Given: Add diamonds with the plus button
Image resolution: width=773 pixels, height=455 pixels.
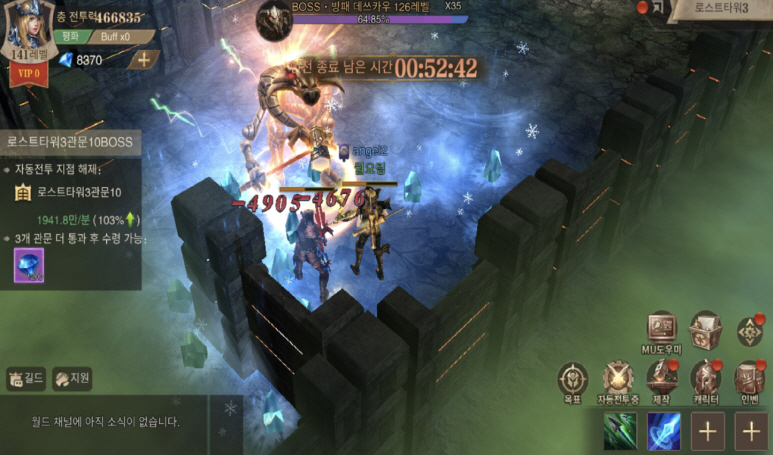Looking at the screenshot, I should point(142,59).
